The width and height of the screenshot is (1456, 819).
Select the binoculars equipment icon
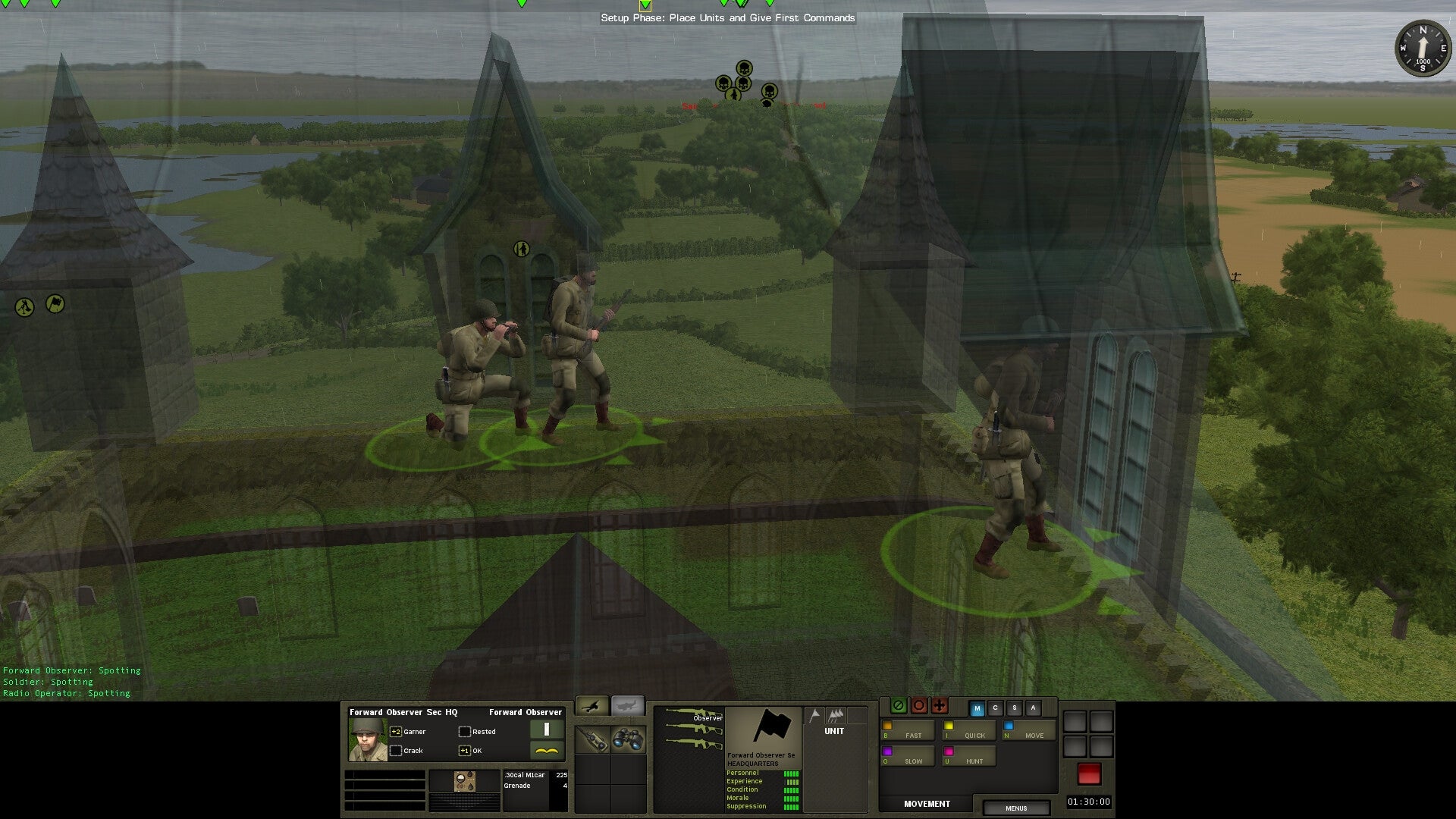coord(627,738)
